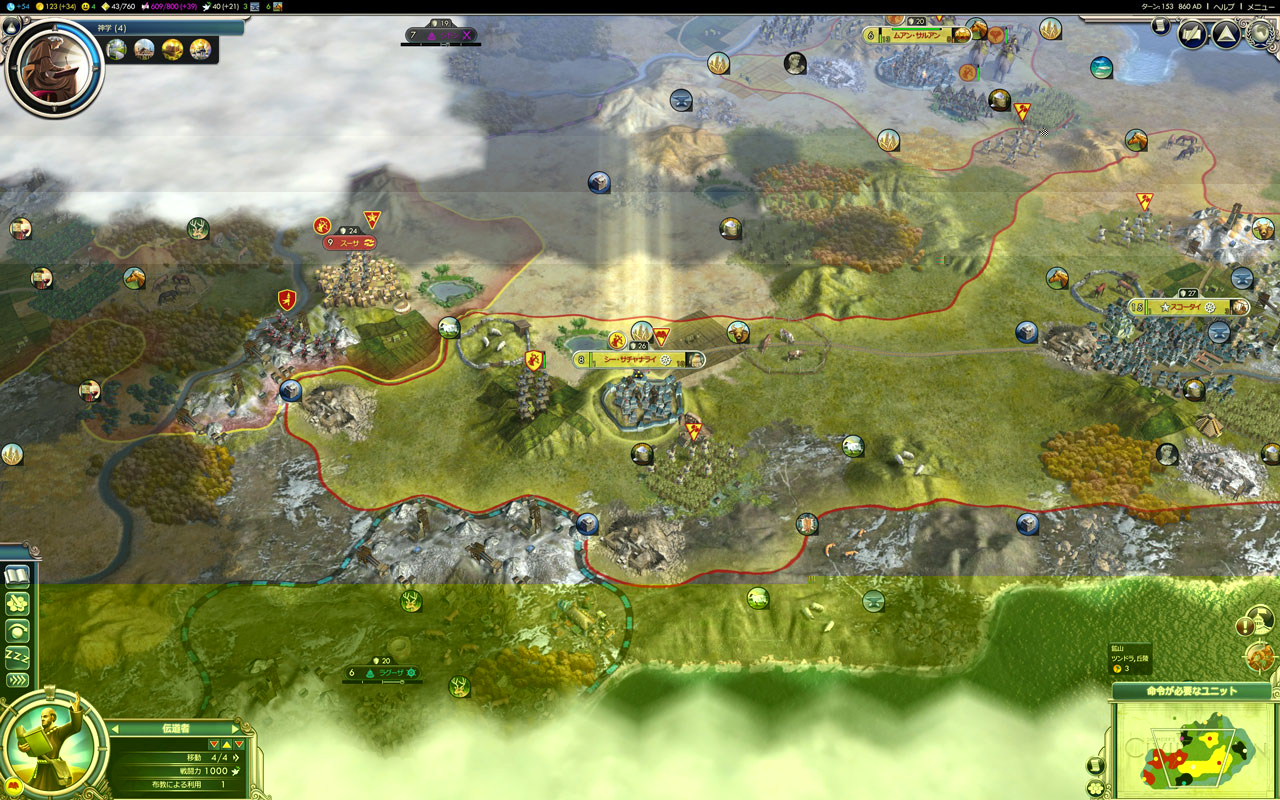The image size is (1280, 800).
Task: Open the ヘルプ help menu
Action: pos(1222,7)
